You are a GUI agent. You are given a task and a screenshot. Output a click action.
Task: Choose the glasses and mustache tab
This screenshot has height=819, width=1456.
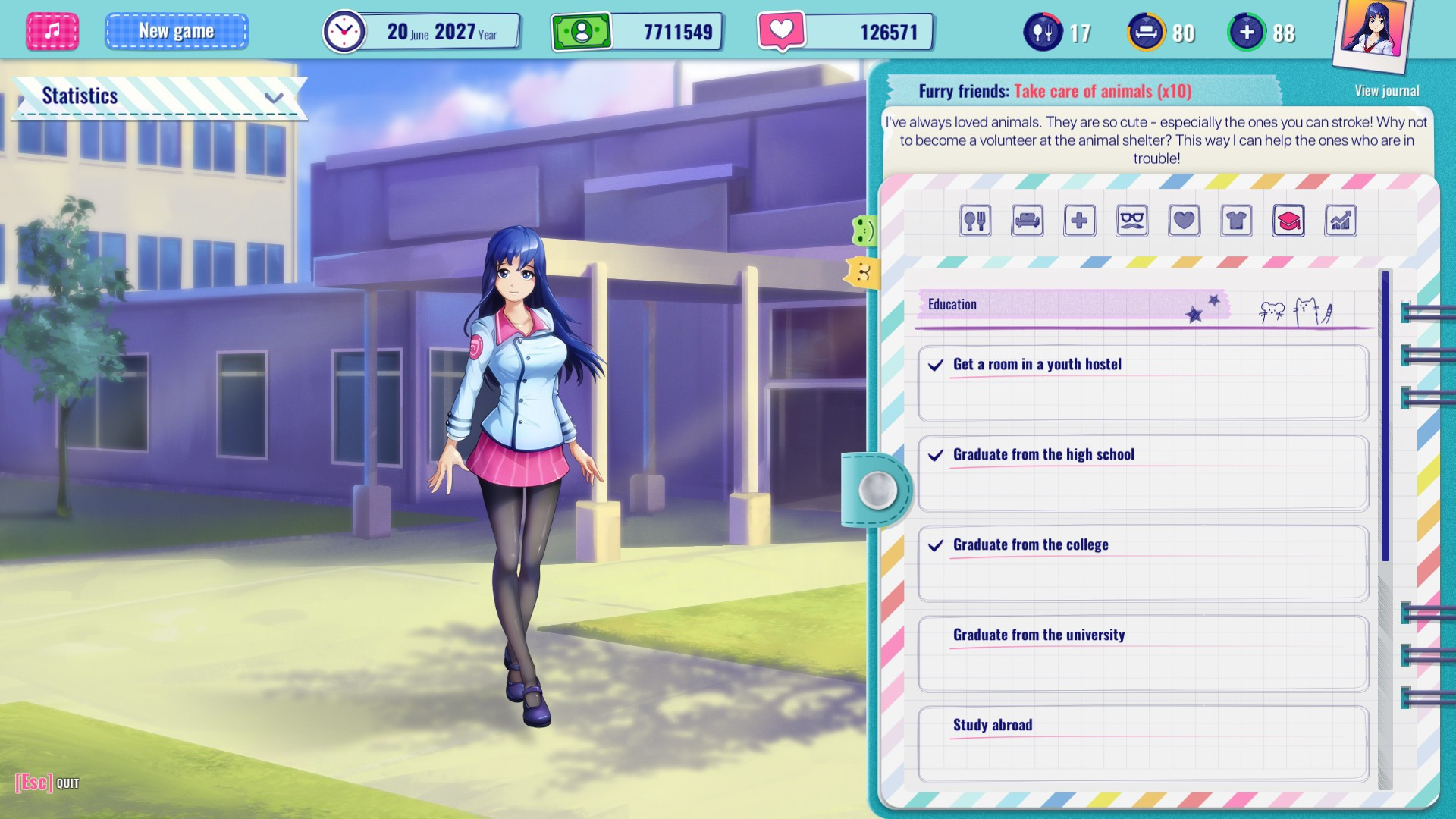pos(1131,221)
